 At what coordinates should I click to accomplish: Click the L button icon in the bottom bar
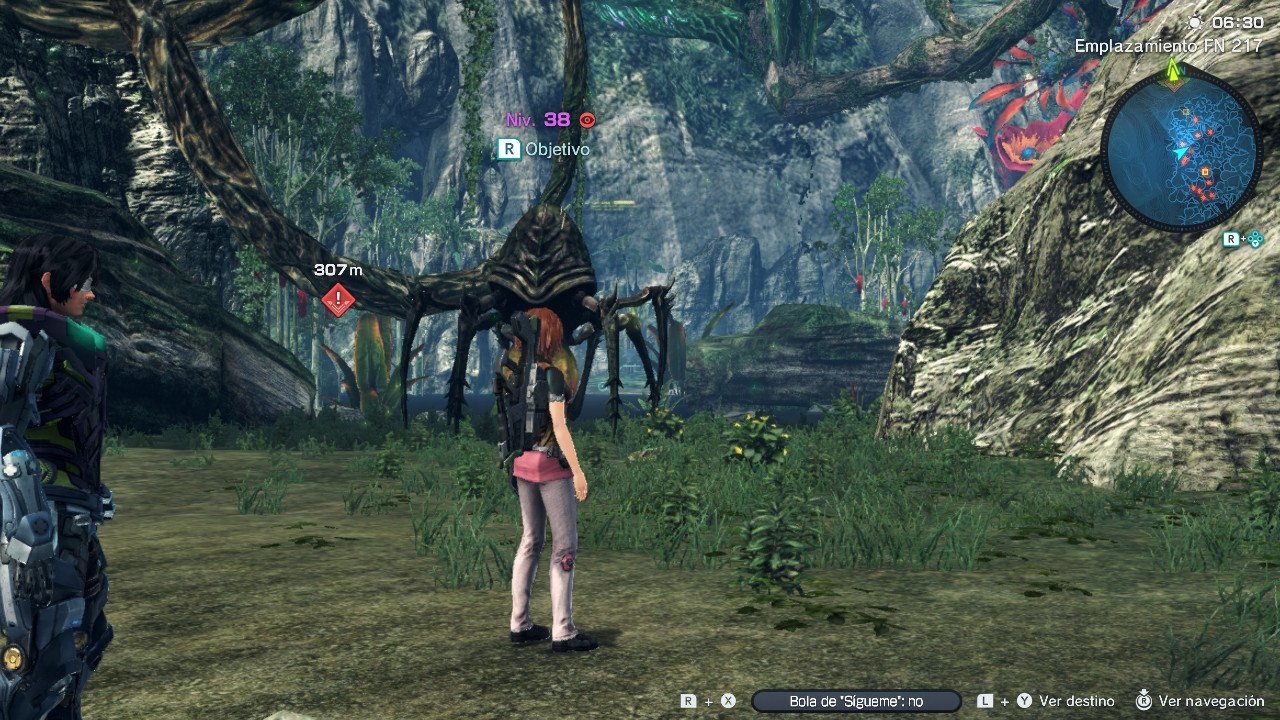pyautogui.click(x=985, y=701)
